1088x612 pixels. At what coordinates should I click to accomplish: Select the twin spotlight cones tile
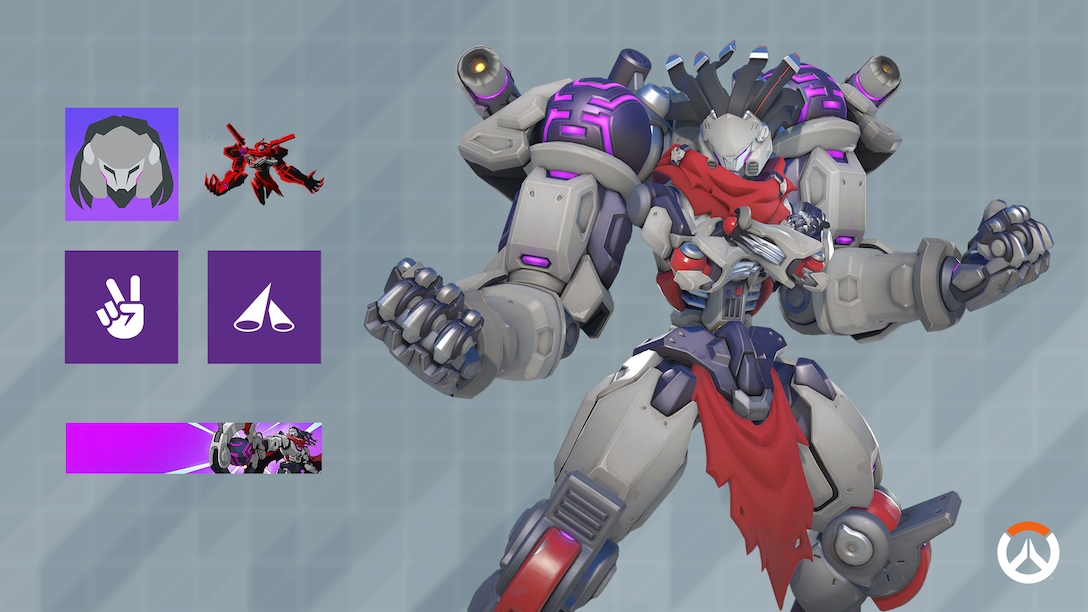(264, 307)
